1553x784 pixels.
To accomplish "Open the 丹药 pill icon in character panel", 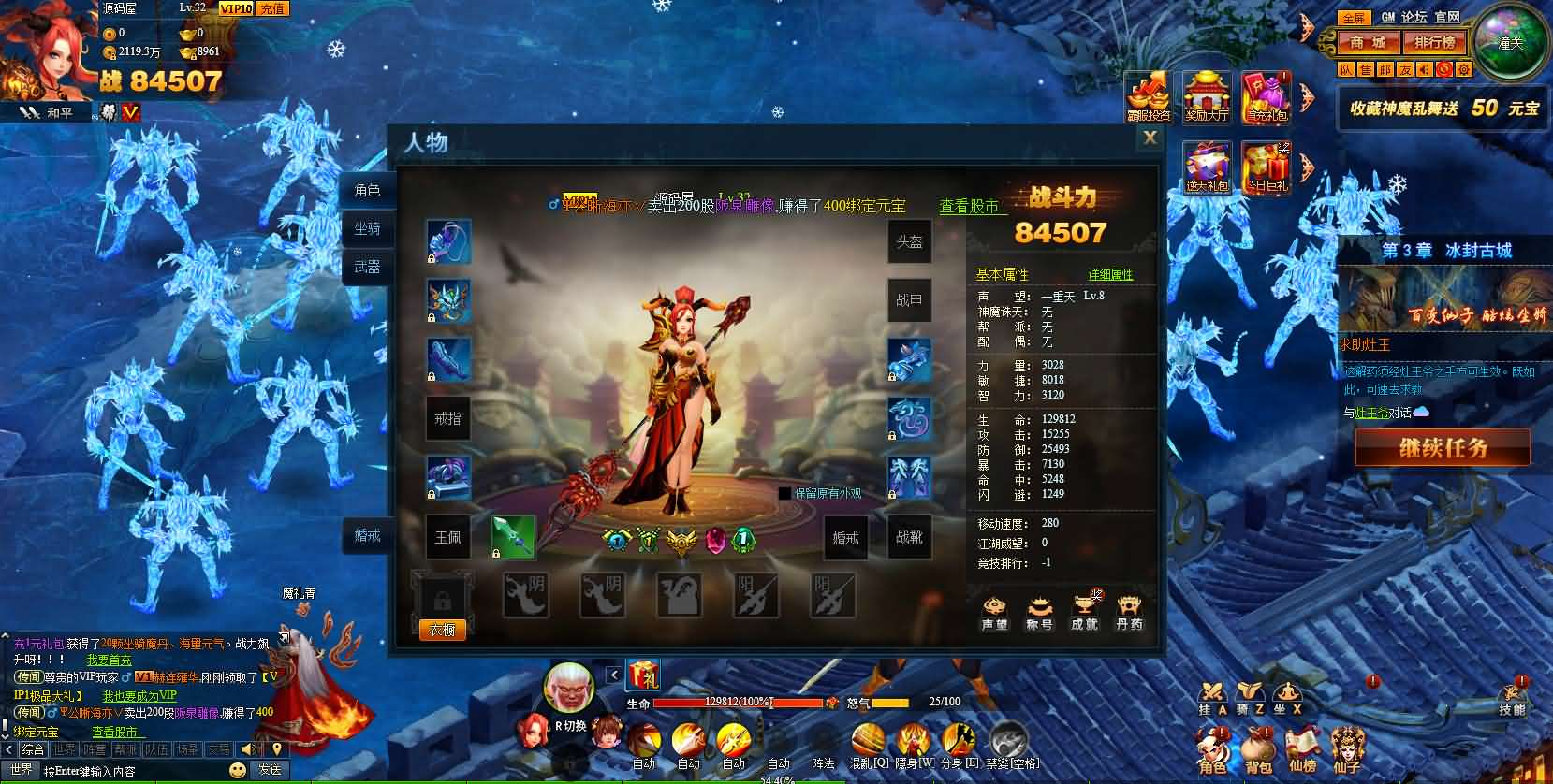I will pyautogui.click(x=1128, y=610).
